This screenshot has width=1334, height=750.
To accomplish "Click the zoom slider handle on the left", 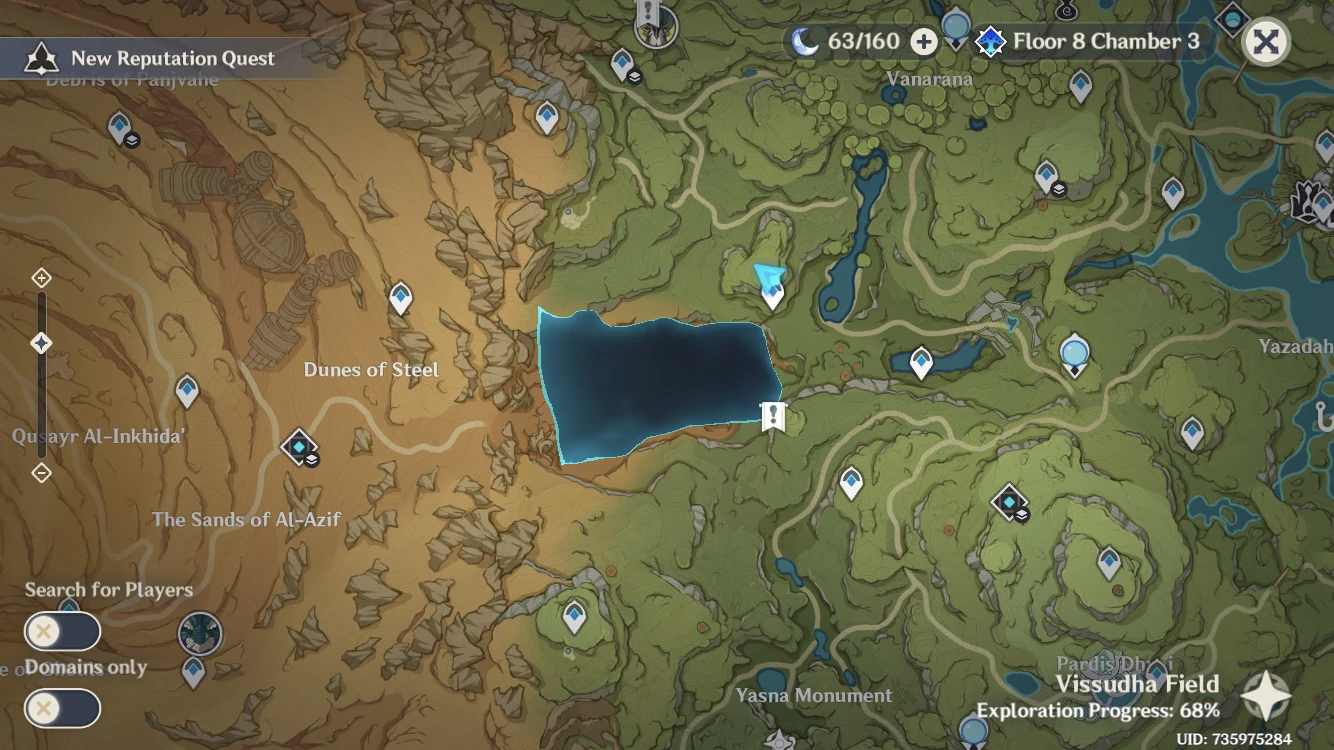I will tap(41, 342).
